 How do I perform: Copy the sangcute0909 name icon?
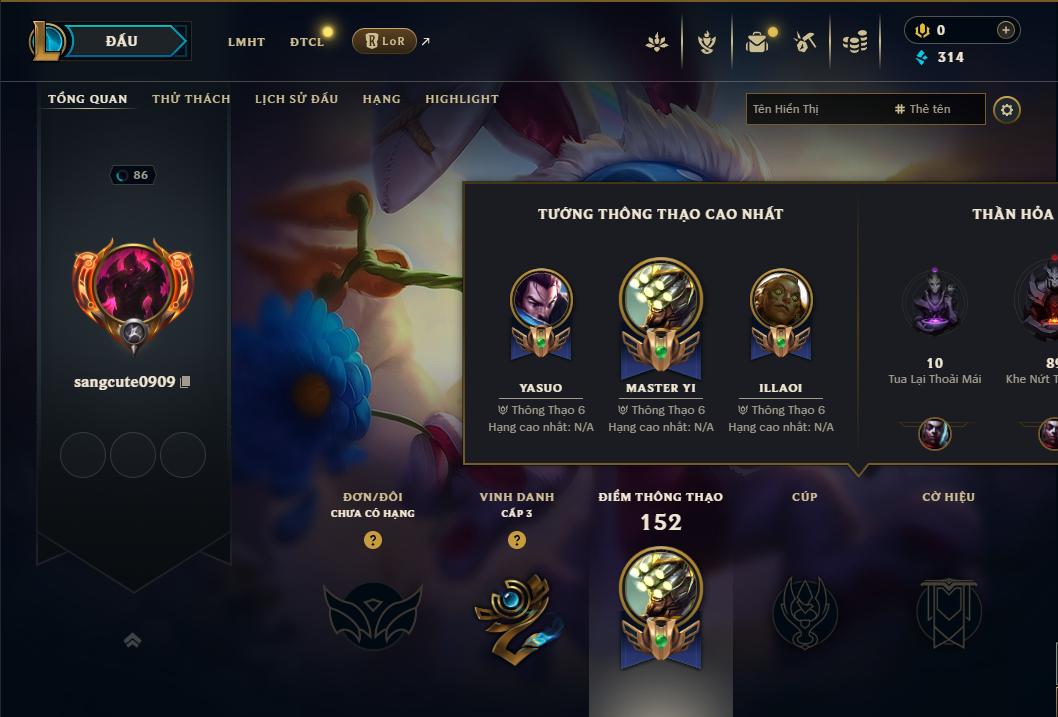185,382
